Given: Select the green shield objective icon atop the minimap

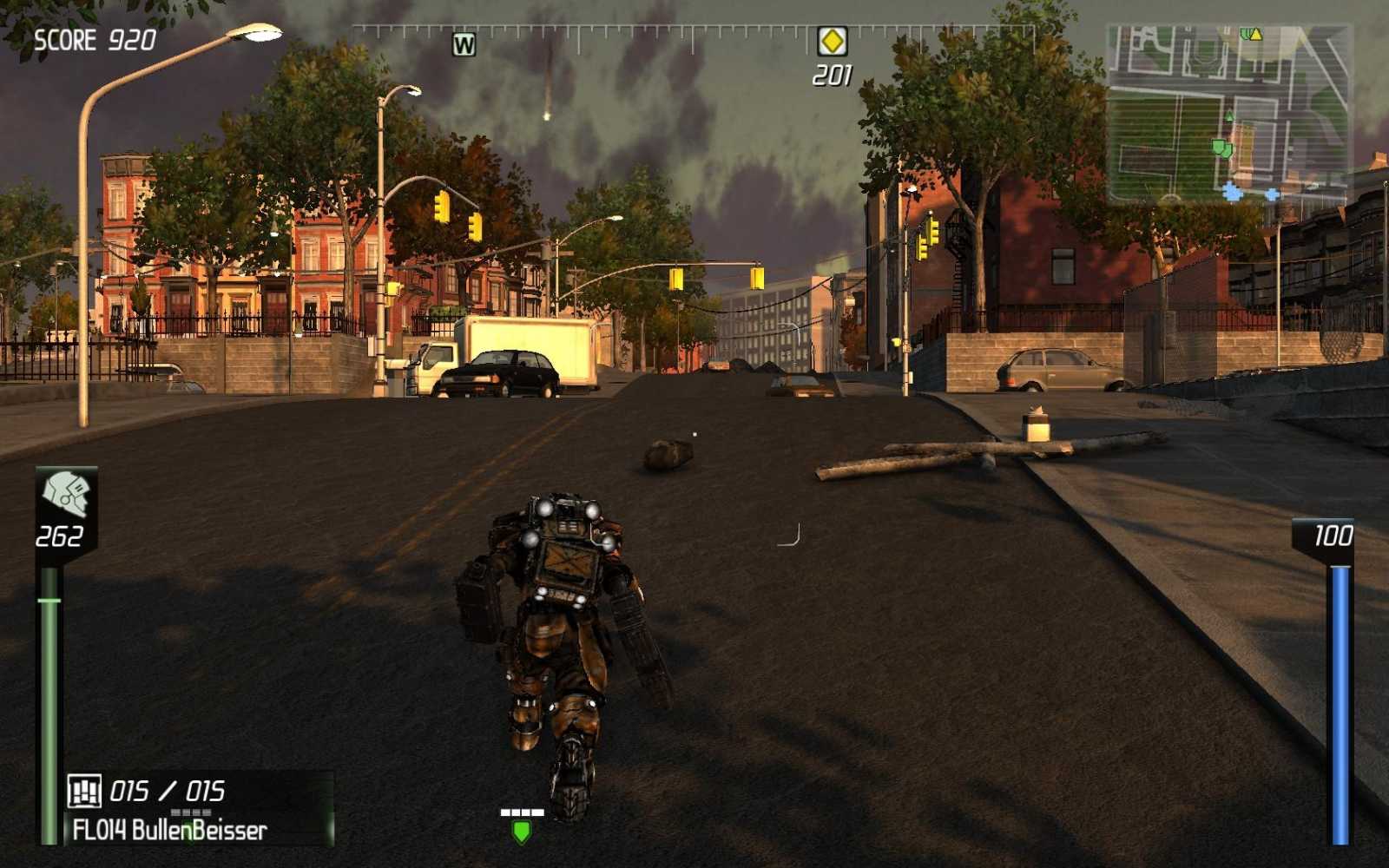Looking at the screenshot, I should (x=1246, y=34).
